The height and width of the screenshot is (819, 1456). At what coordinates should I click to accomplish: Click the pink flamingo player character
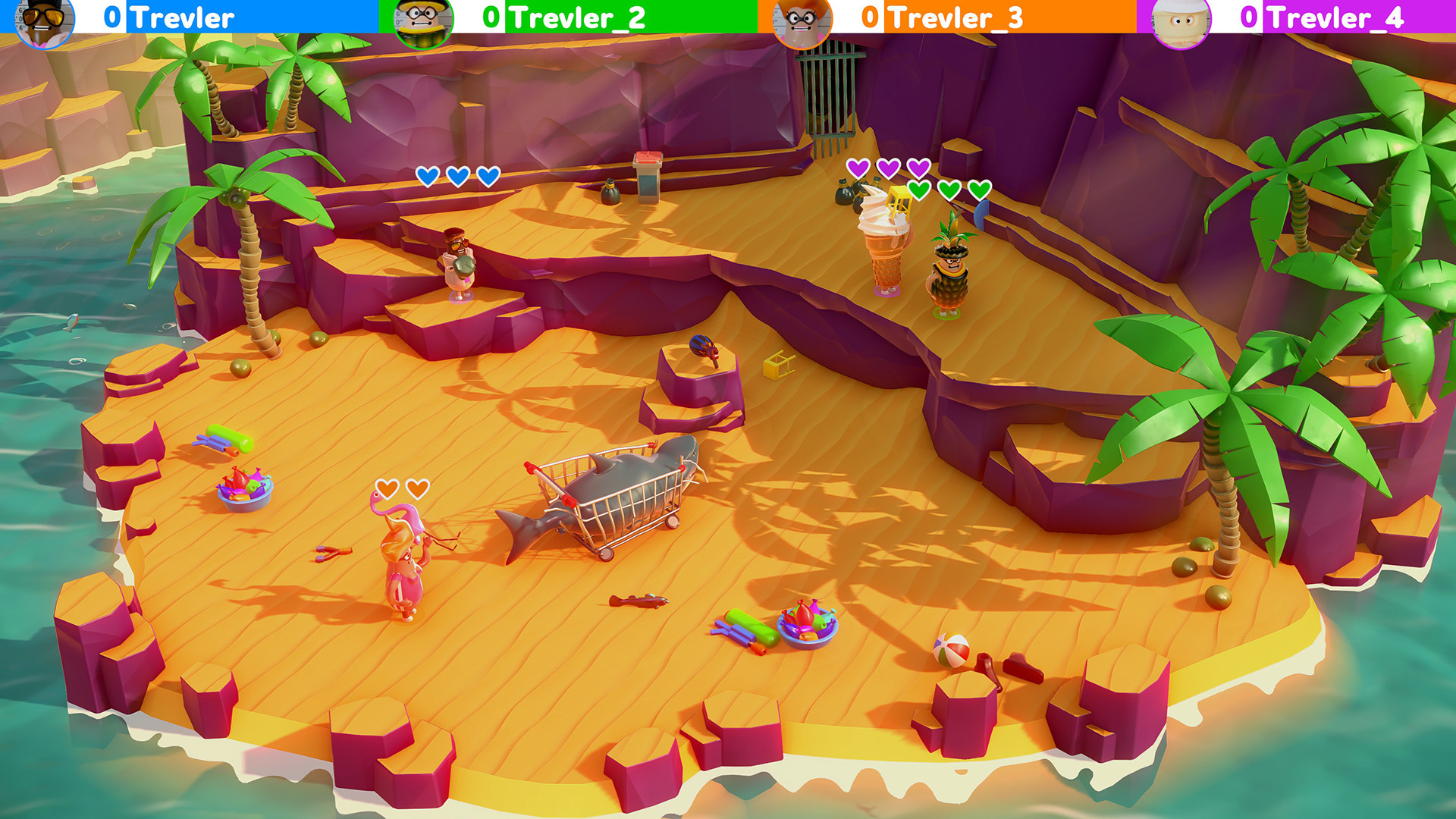402,576
